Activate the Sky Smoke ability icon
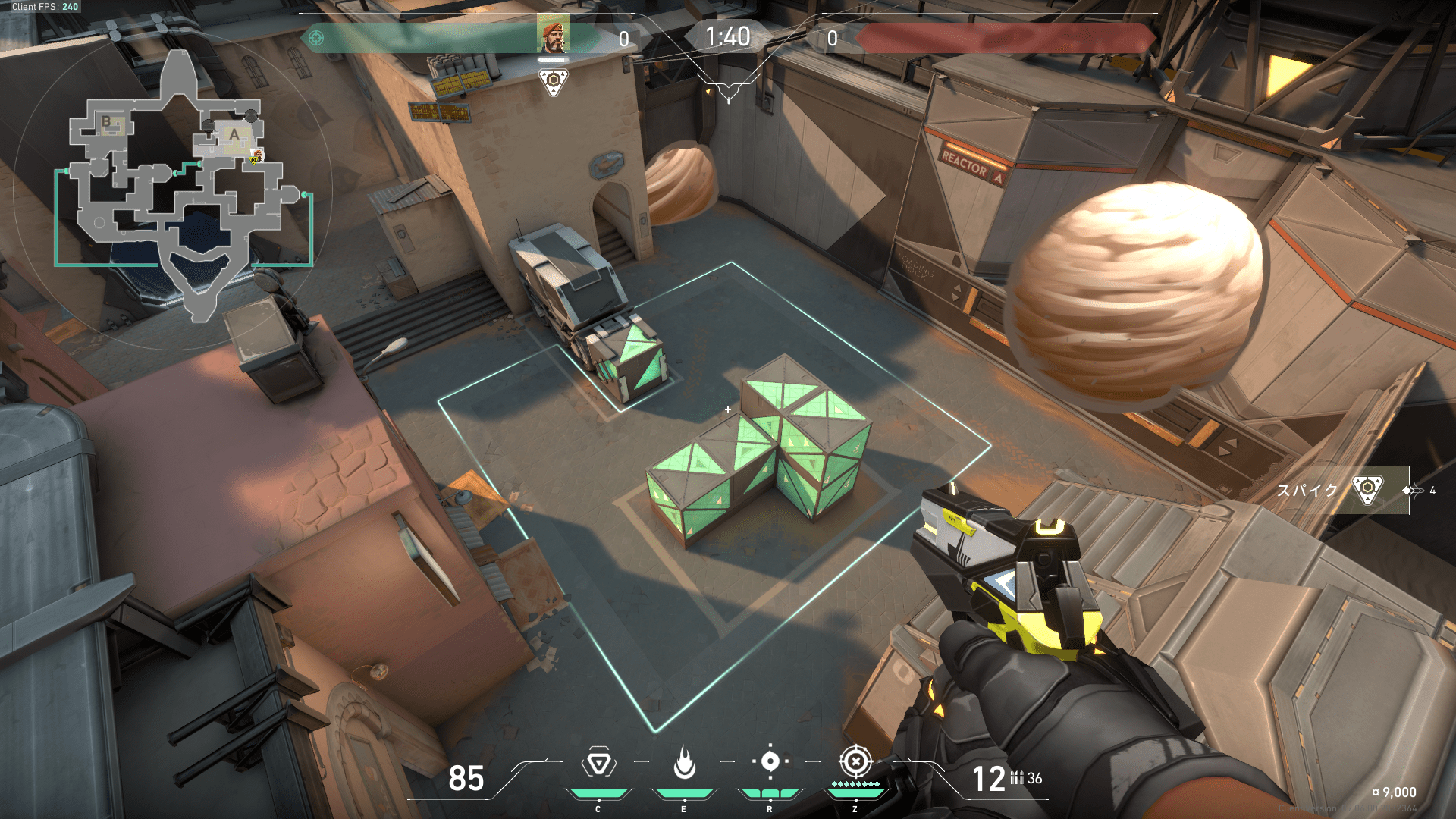Image resolution: width=1456 pixels, height=819 pixels. pos(770,762)
